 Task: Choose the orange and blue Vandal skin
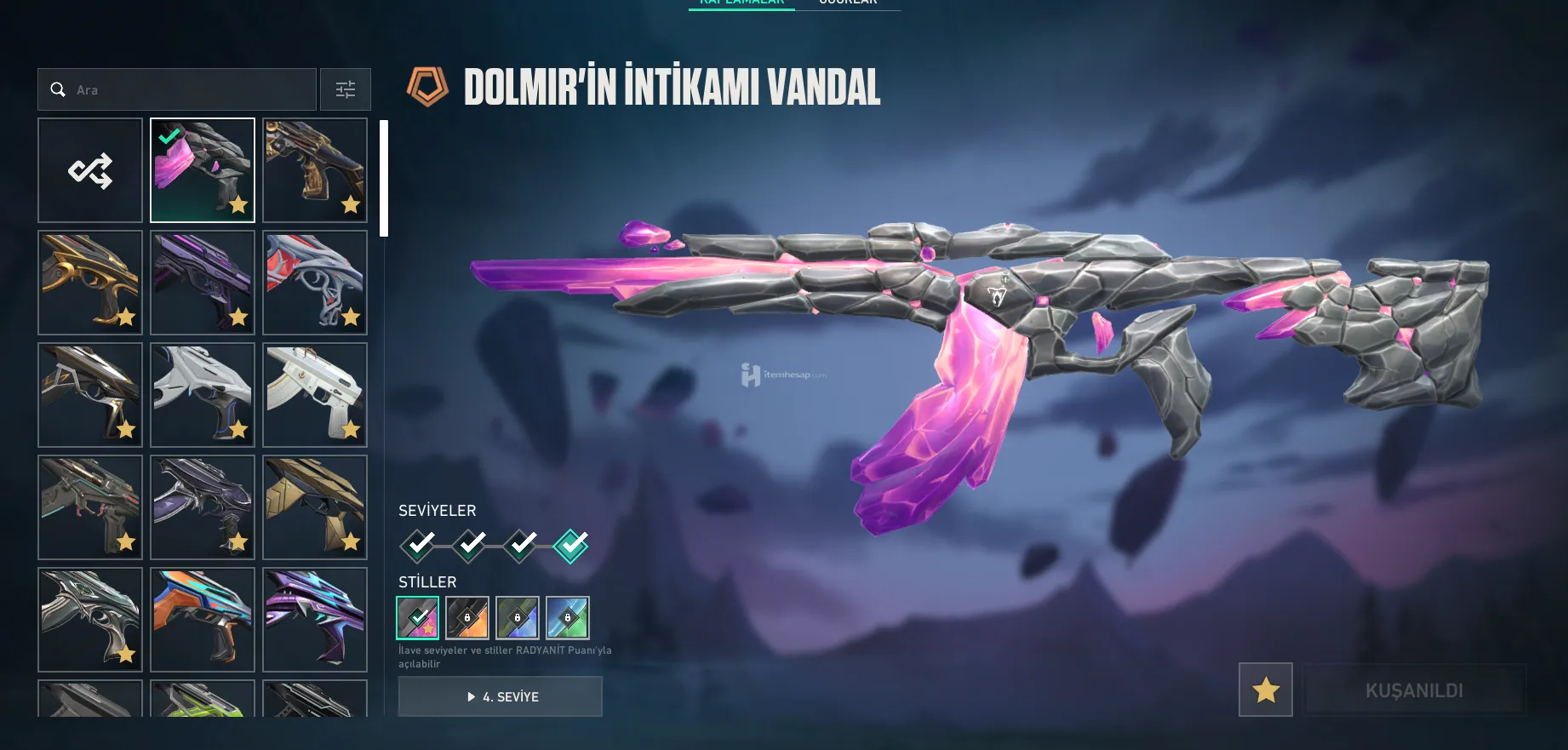(x=203, y=620)
